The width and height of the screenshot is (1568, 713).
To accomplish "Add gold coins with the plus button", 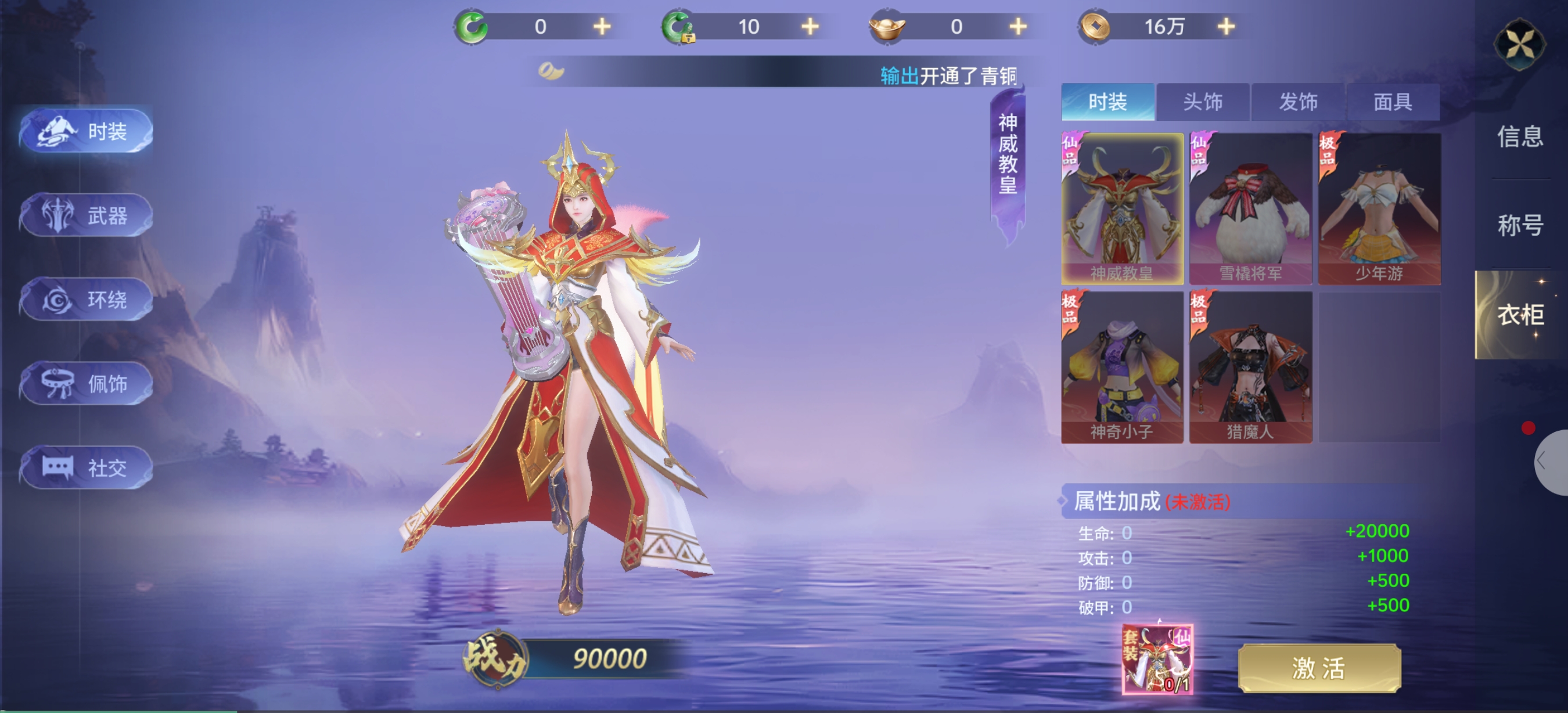I will 1226,27.
